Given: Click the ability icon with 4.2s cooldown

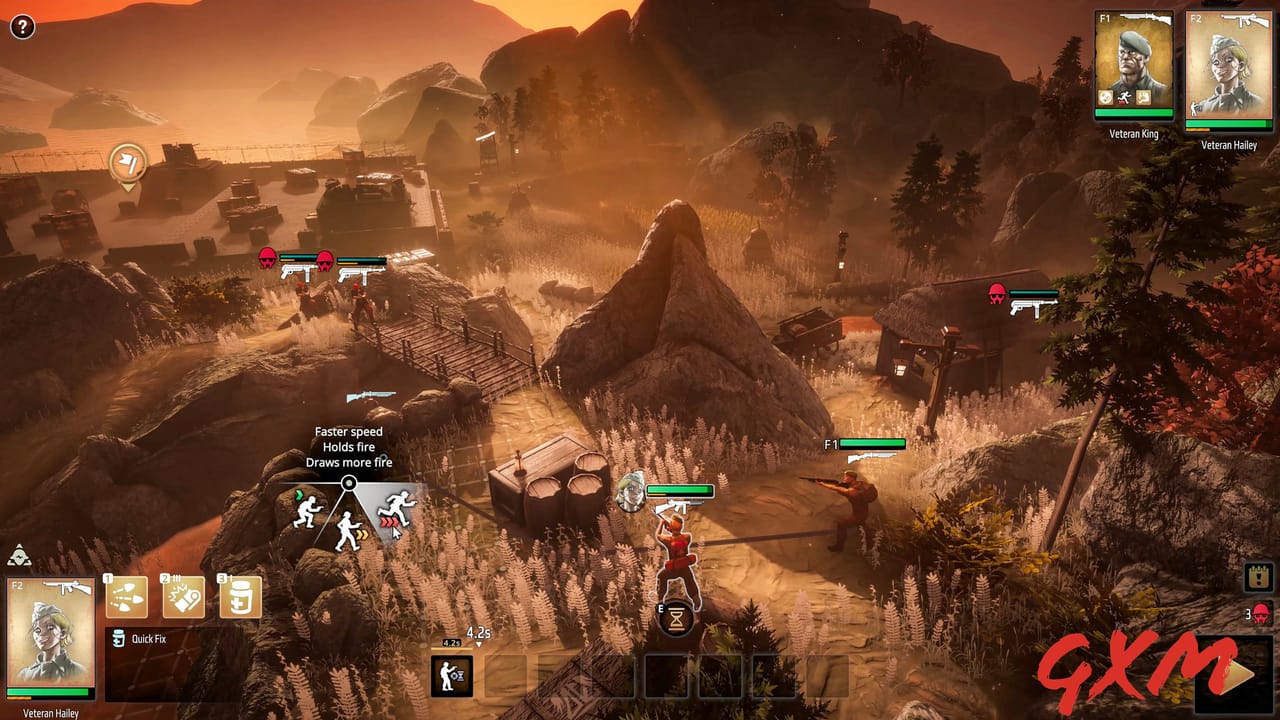Looking at the screenshot, I should click(x=452, y=674).
